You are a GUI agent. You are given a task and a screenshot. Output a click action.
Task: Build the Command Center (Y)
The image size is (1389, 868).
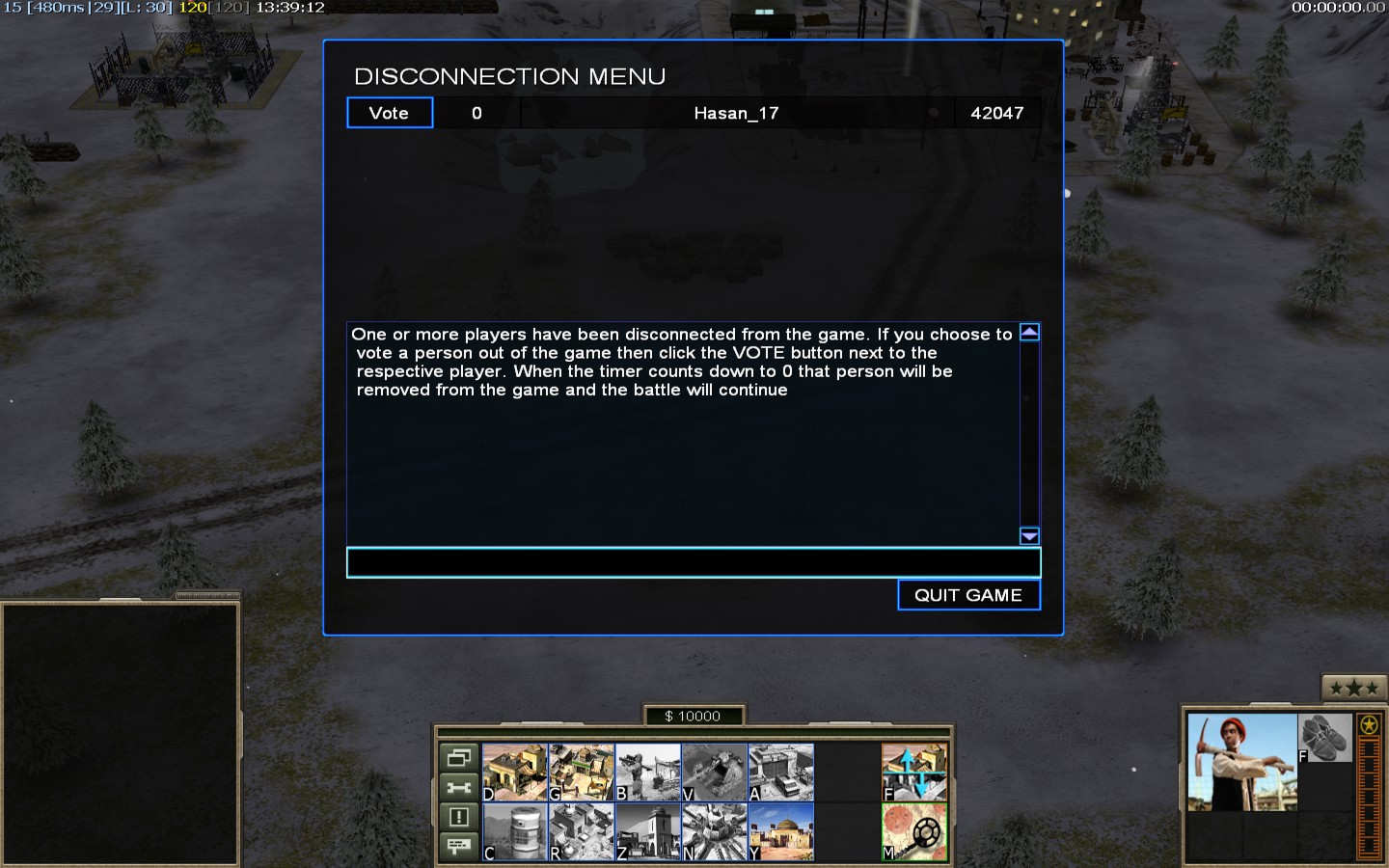pyautogui.click(x=780, y=831)
